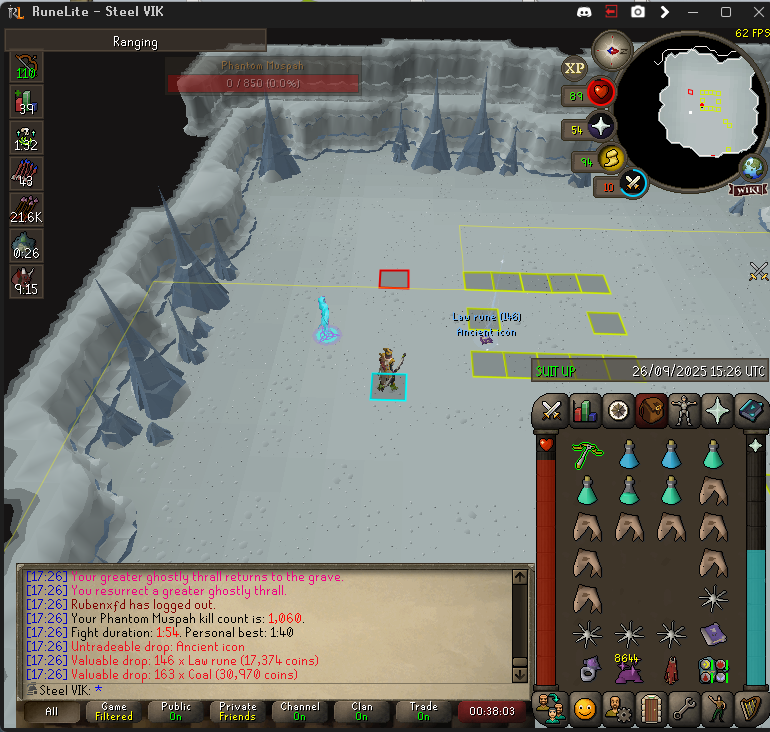770x732 pixels.
Task: Activate quick prayers orb
Action: click(600, 128)
